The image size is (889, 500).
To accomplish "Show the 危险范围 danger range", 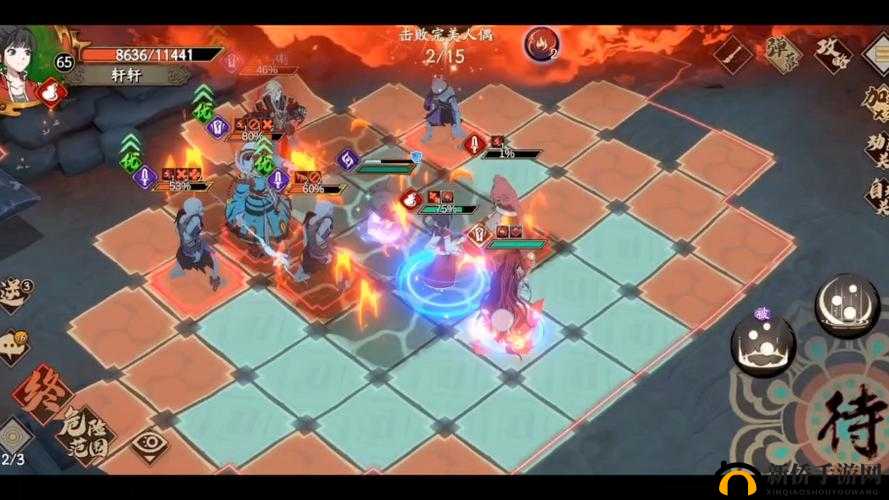I will (84, 431).
